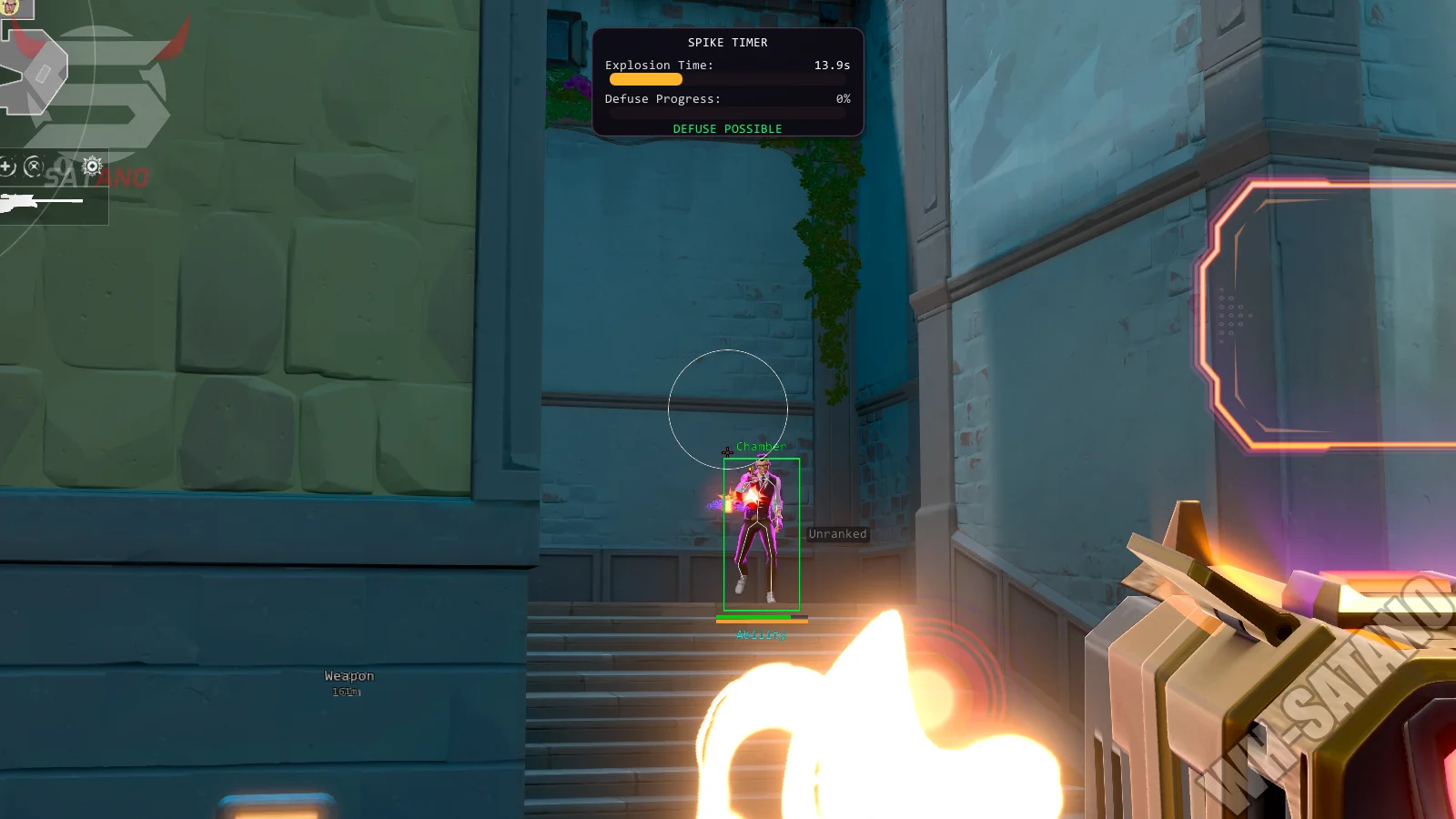Click the player portrait on the minimap

[11, 6]
